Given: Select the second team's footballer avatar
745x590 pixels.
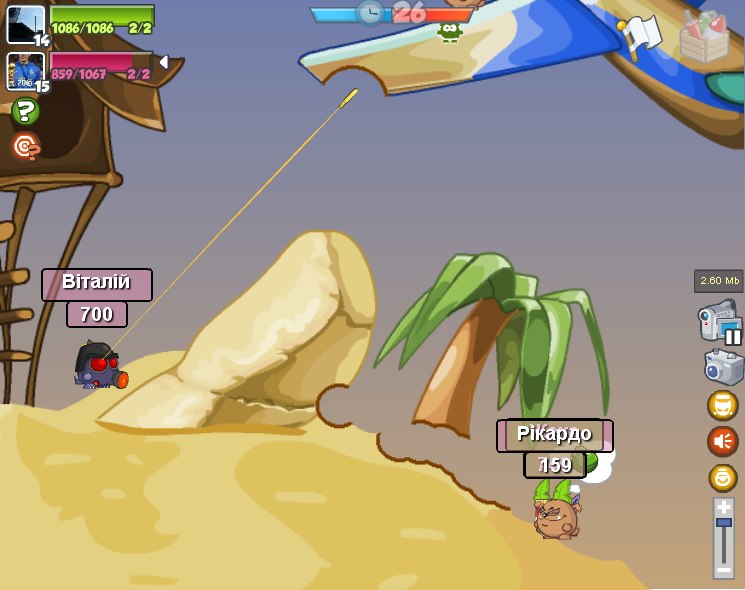Looking at the screenshot, I should tap(25, 71).
